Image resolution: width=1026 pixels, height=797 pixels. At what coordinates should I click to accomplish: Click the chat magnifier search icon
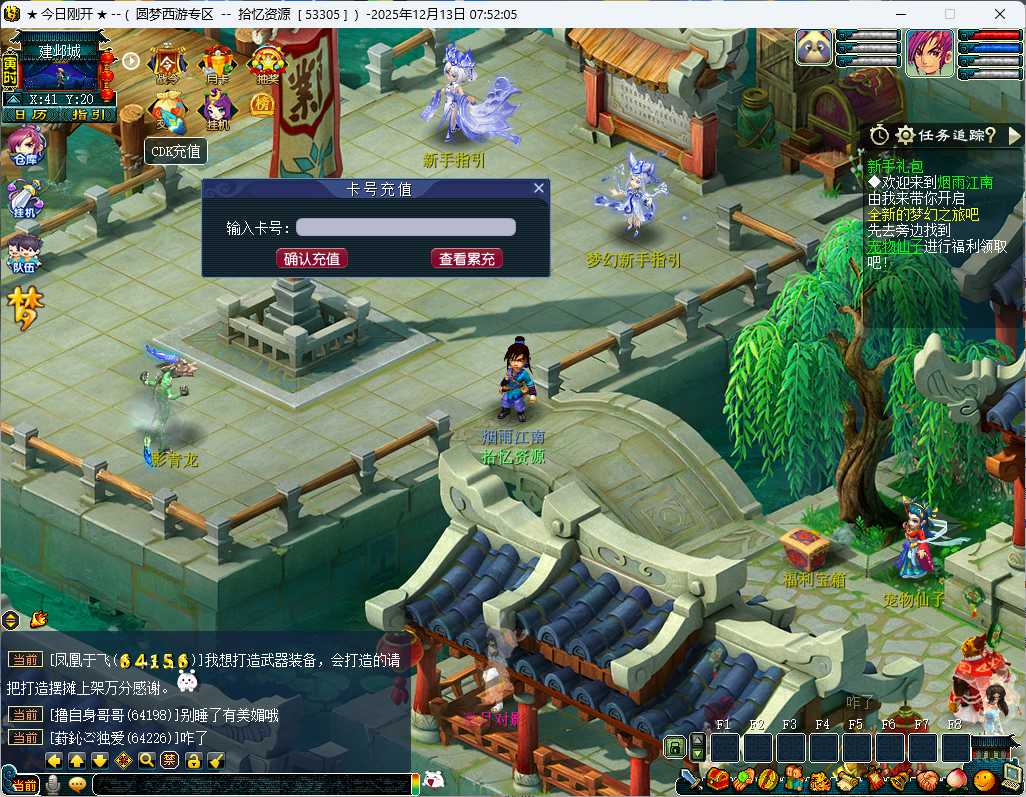pyautogui.click(x=146, y=761)
